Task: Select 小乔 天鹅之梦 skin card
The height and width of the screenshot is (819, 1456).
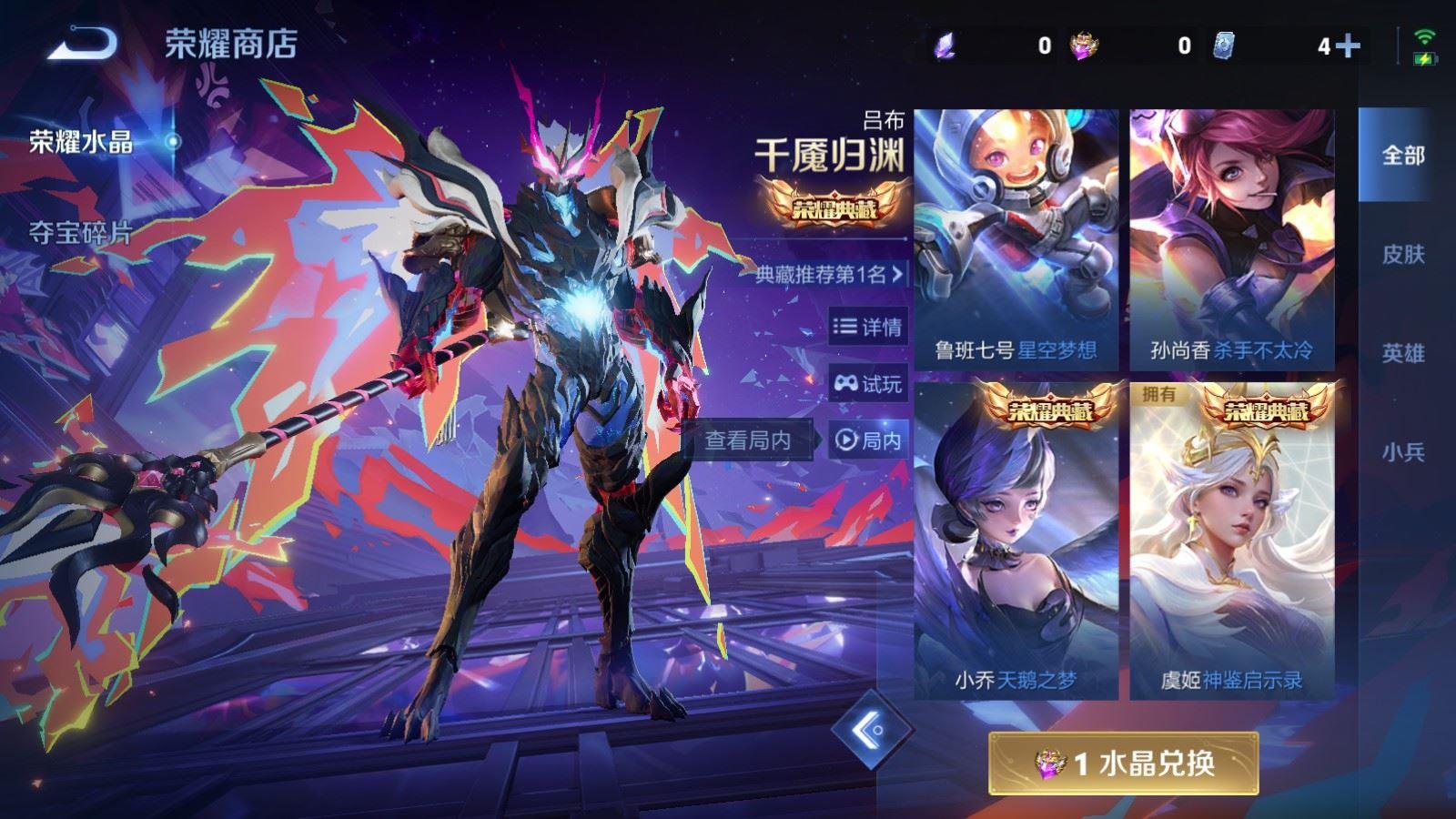Action: click(1016, 540)
